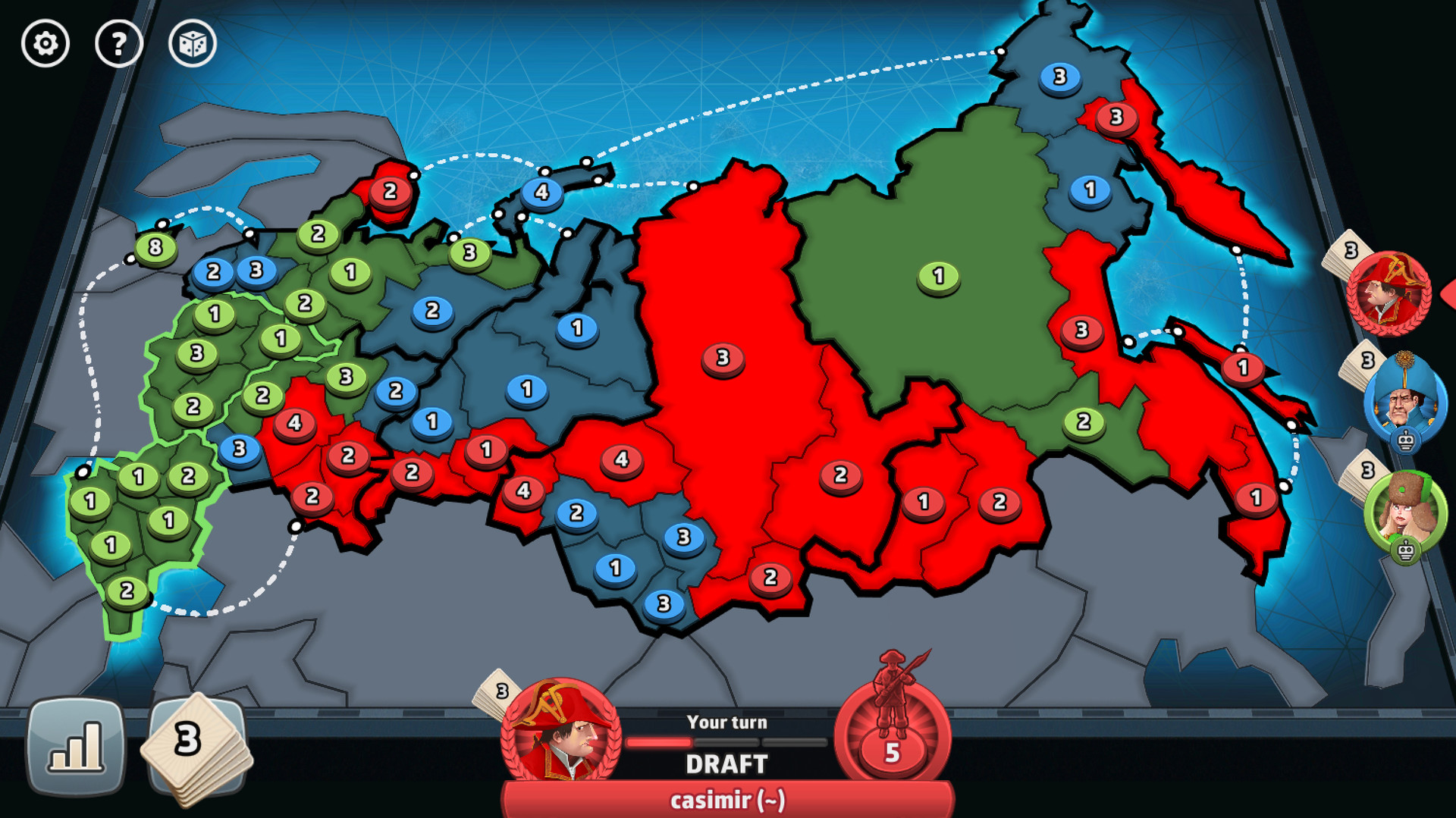Image resolution: width=1456 pixels, height=818 pixels.
Task: Click the DRAFT phase label
Action: pyautogui.click(x=726, y=765)
